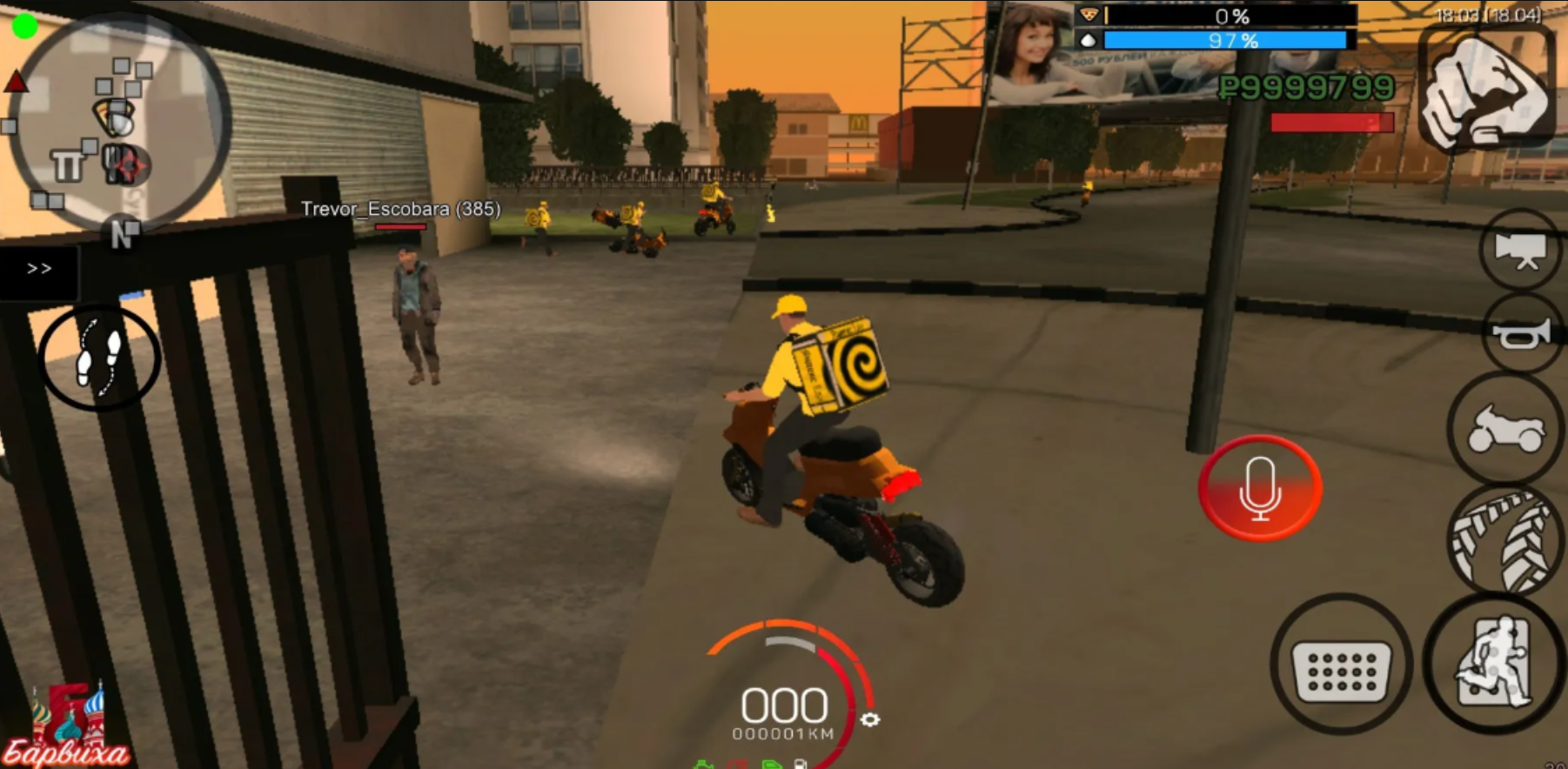Tap the motorcycle icon button
This screenshot has width=1568, height=769.
point(1506,428)
